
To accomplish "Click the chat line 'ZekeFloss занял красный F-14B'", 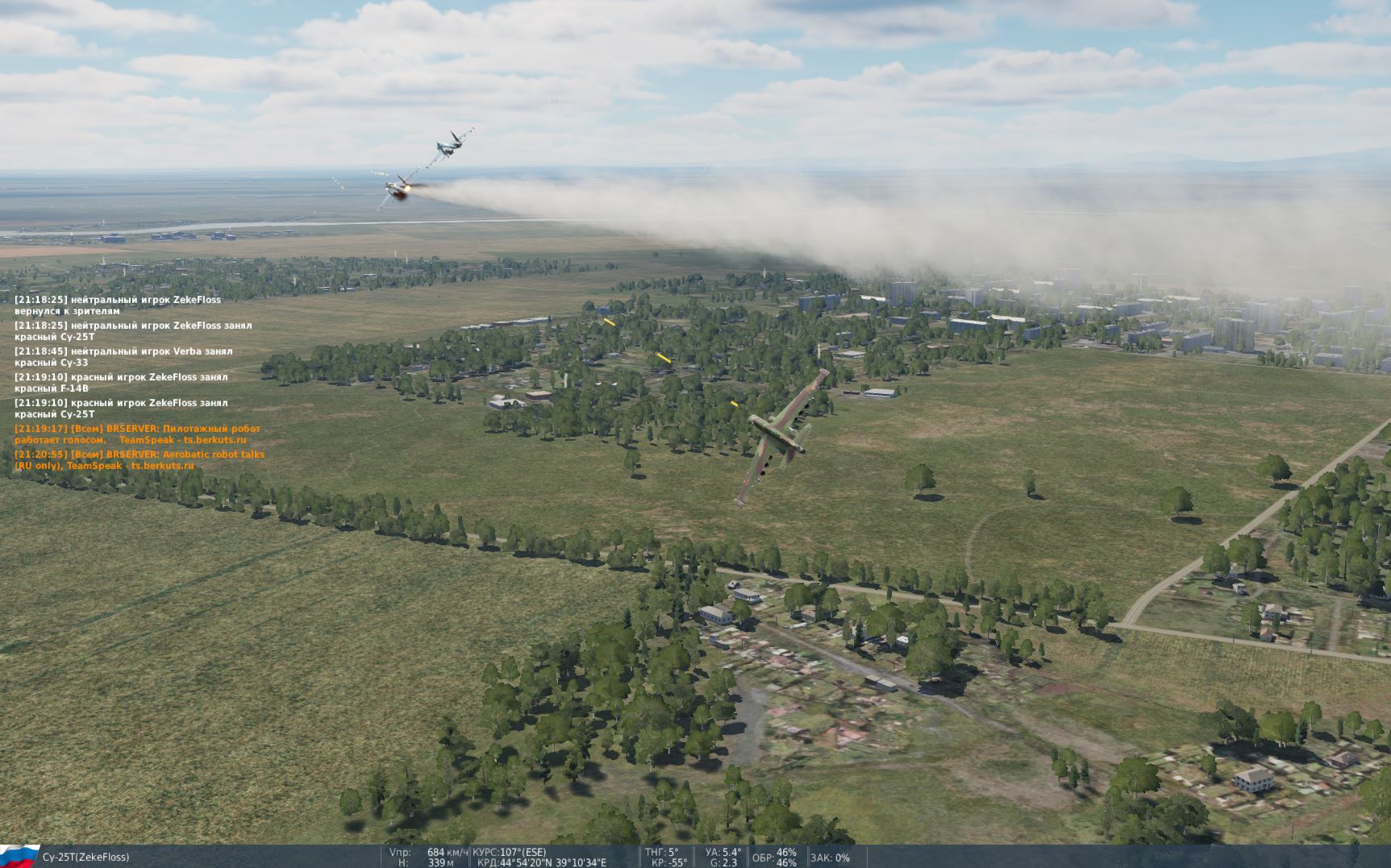I will 121,383.
